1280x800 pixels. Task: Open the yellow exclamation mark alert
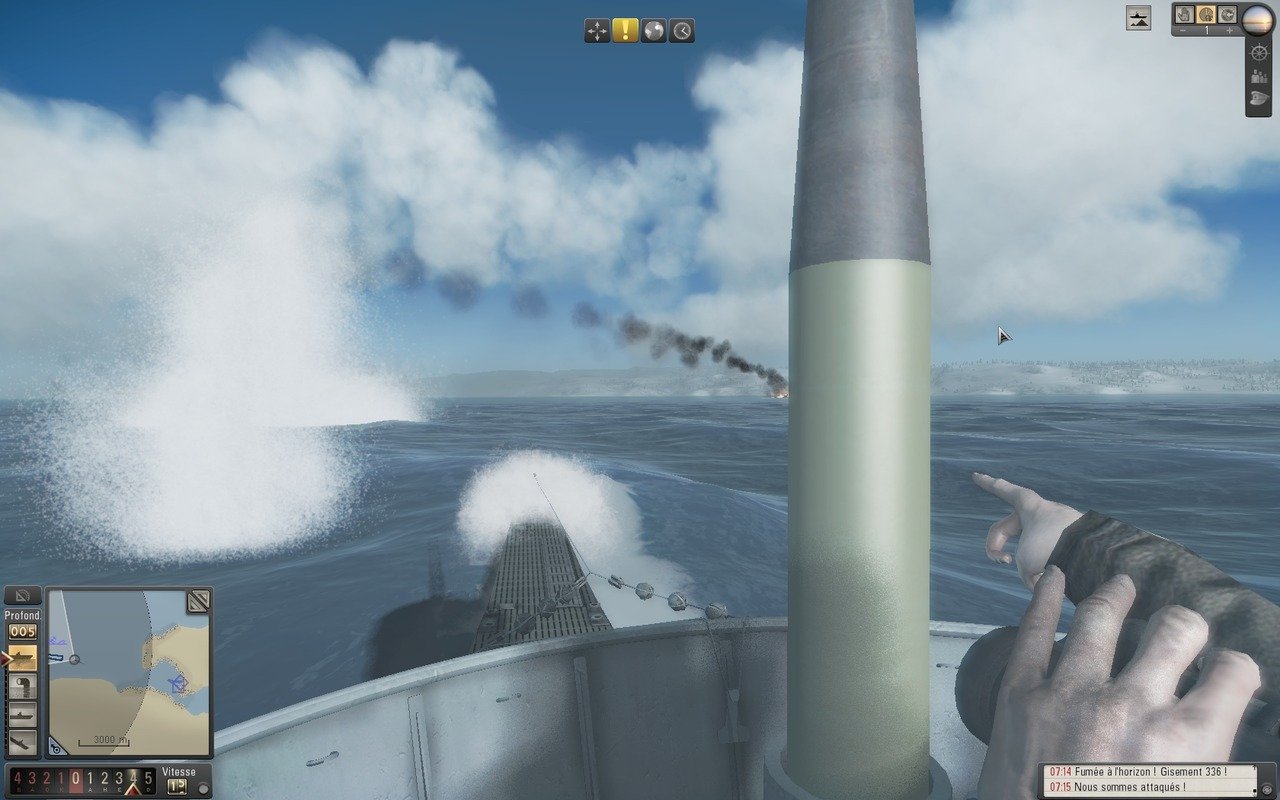coord(625,31)
